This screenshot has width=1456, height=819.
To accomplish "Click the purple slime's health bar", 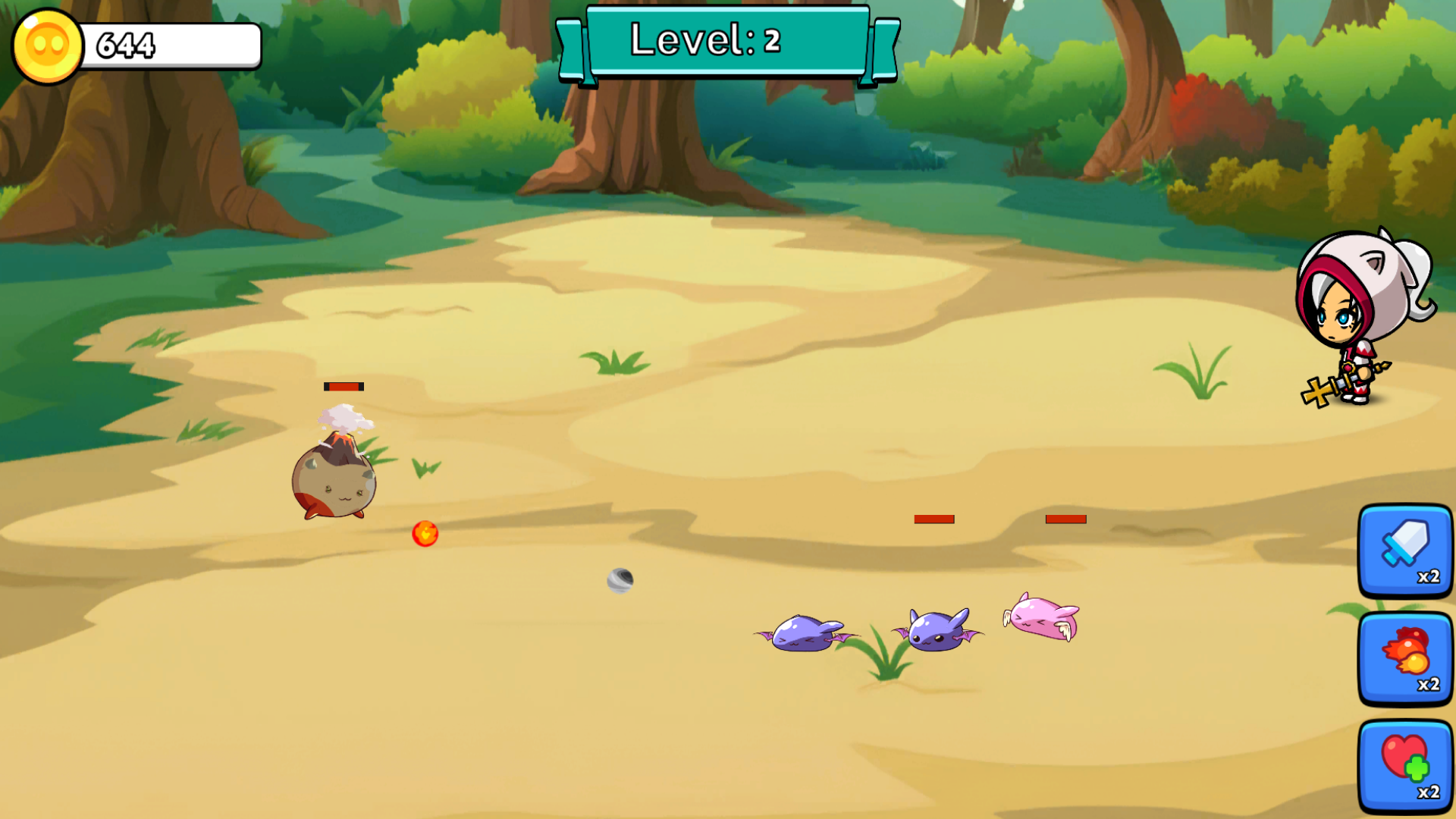I will [932, 520].
